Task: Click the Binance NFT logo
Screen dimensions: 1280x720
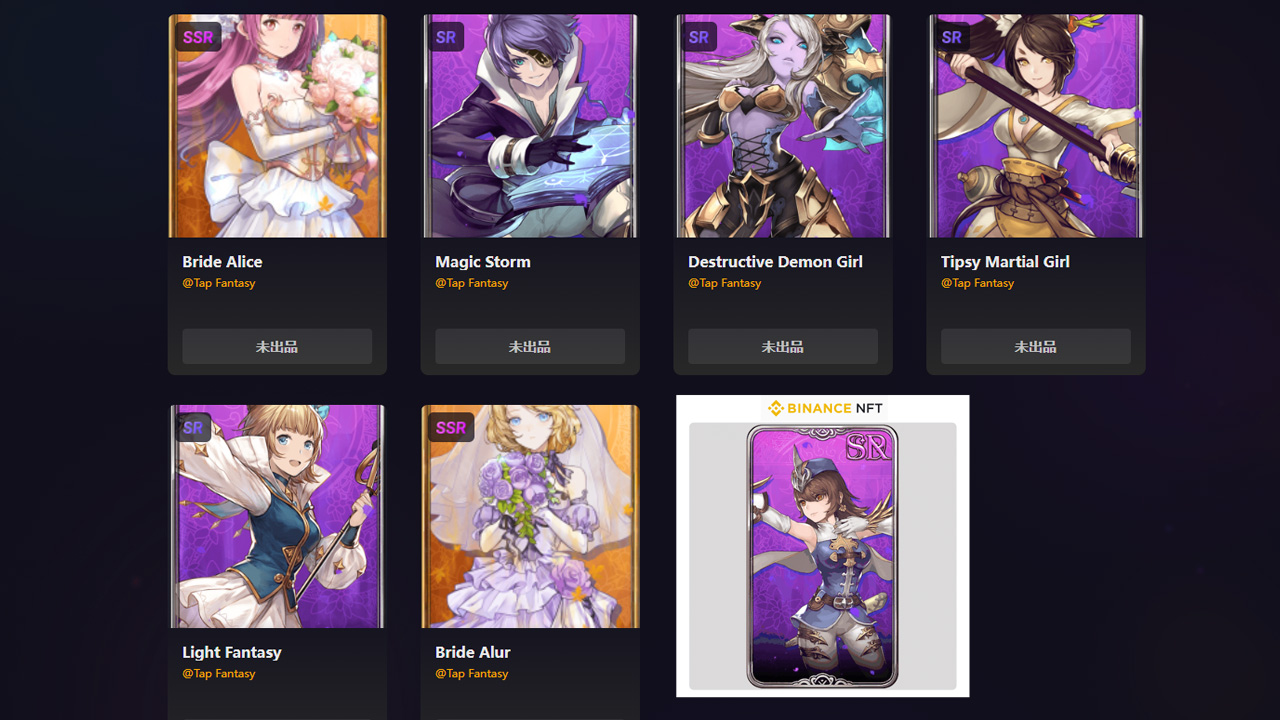Action: point(822,408)
